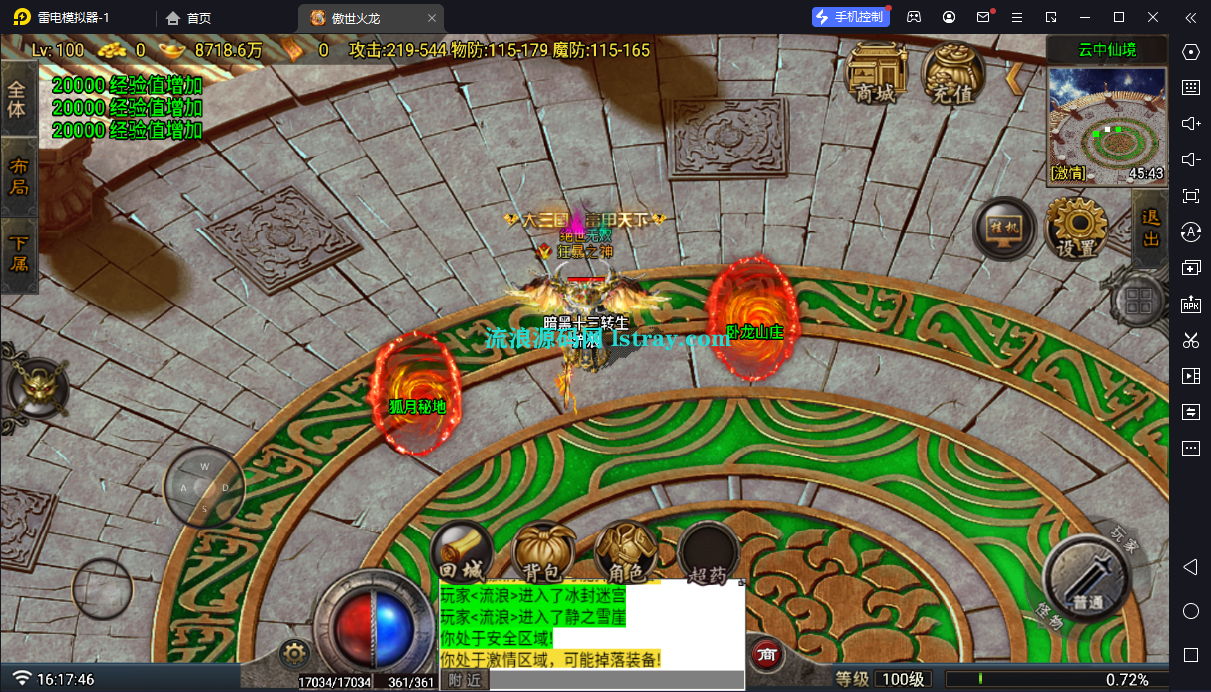Screen dimensions: 1211x692
Task: Use the 回城 return scroll
Action: [462, 553]
